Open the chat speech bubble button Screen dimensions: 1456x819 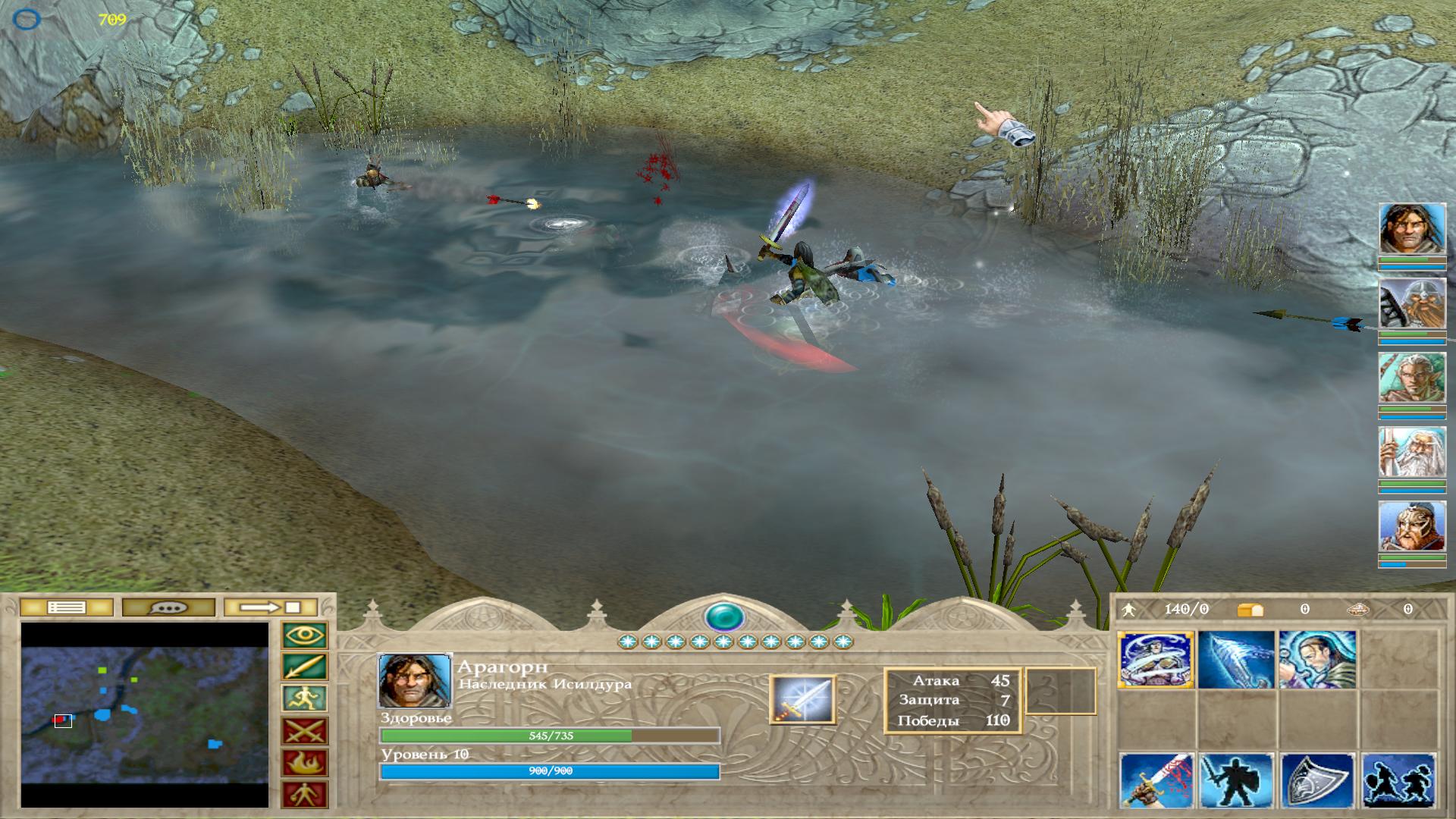[x=168, y=607]
